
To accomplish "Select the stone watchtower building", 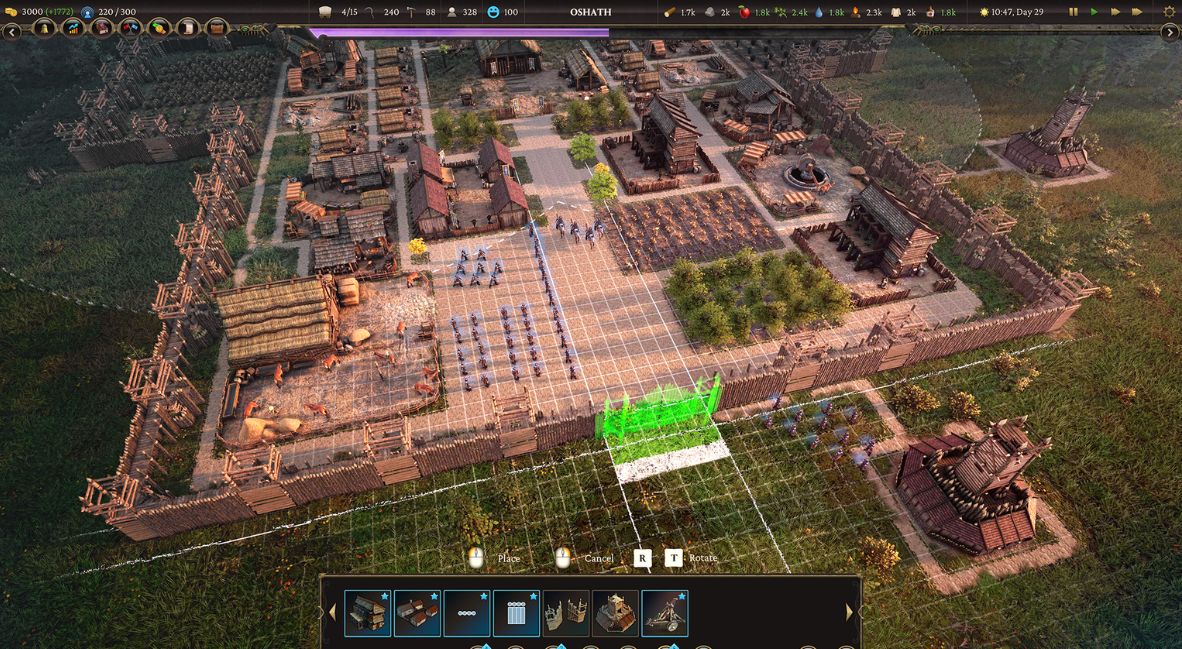I will (x=615, y=613).
